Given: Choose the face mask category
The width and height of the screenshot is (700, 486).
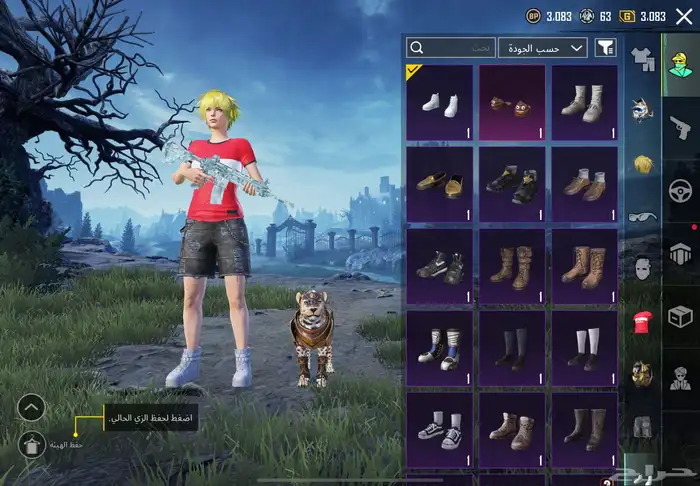Looking at the screenshot, I should pyautogui.click(x=641, y=268).
